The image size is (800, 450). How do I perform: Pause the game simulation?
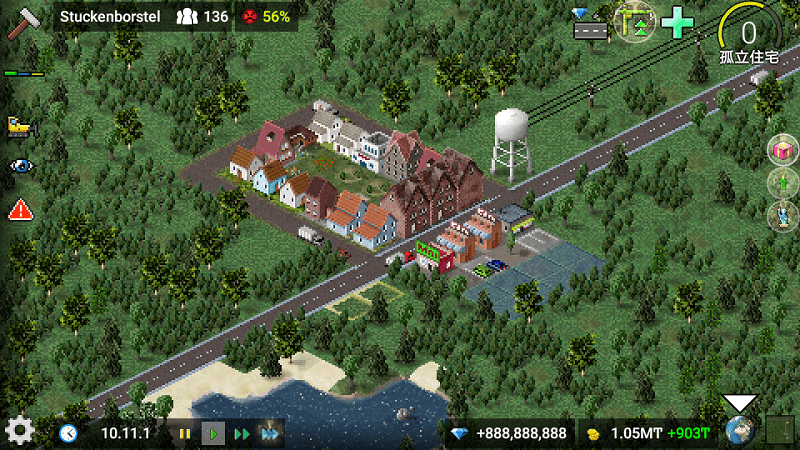point(185,434)
